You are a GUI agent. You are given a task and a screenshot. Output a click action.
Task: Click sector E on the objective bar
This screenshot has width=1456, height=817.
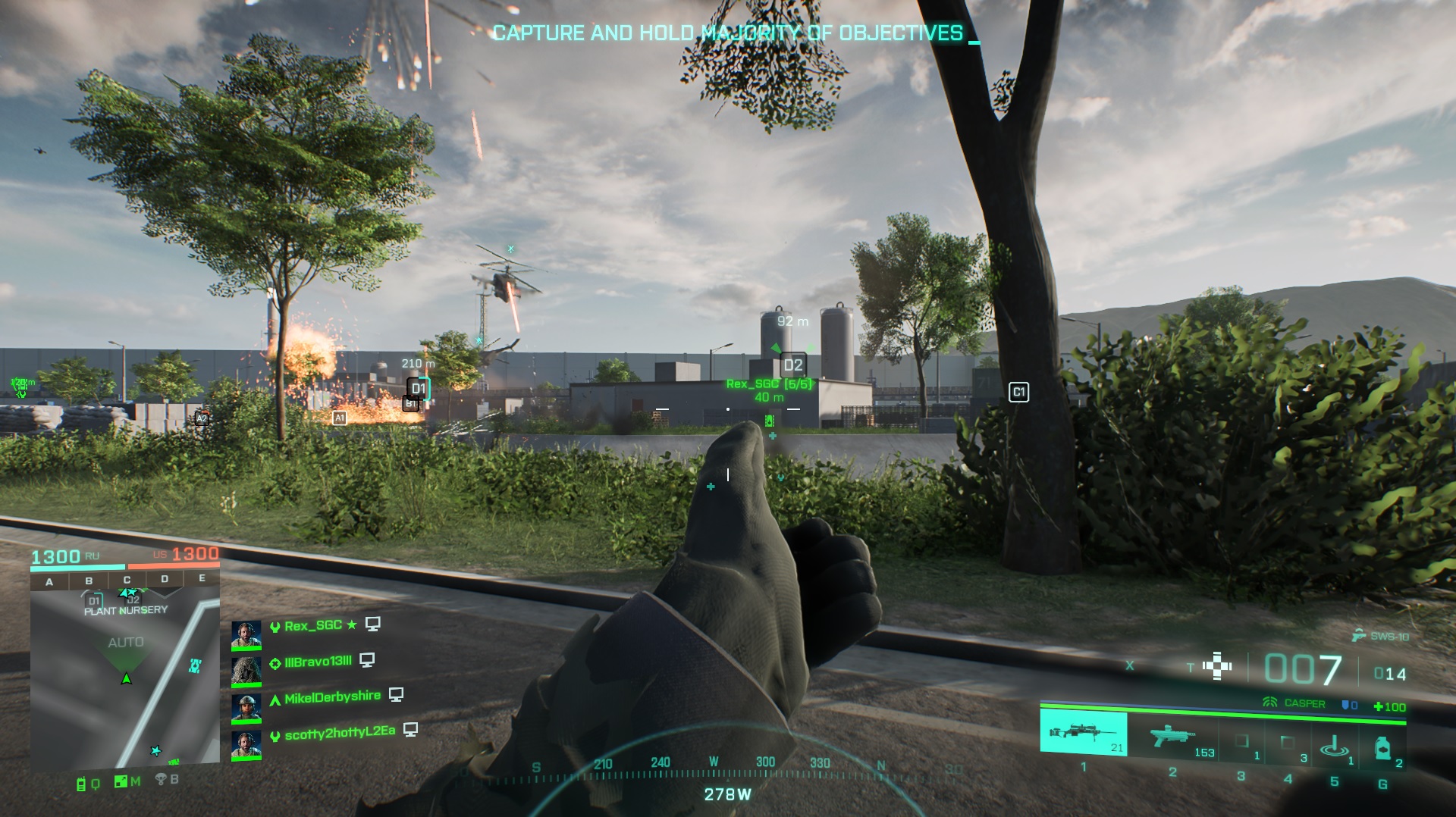pos(202,578)
